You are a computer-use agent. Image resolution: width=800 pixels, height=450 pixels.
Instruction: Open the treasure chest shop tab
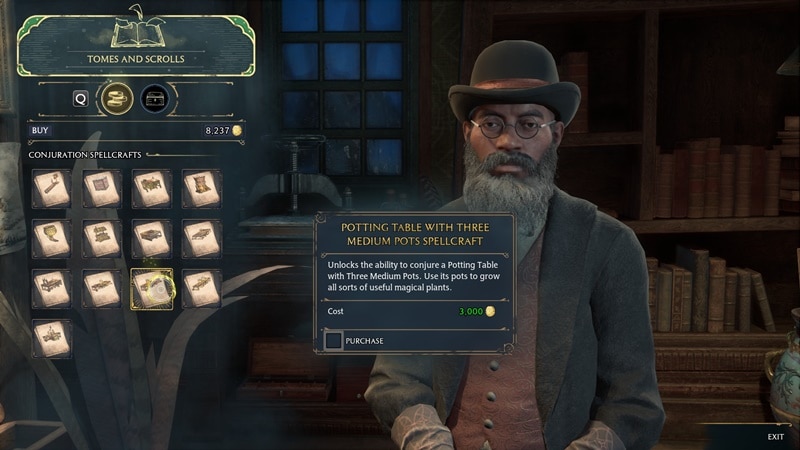[155, 98]
